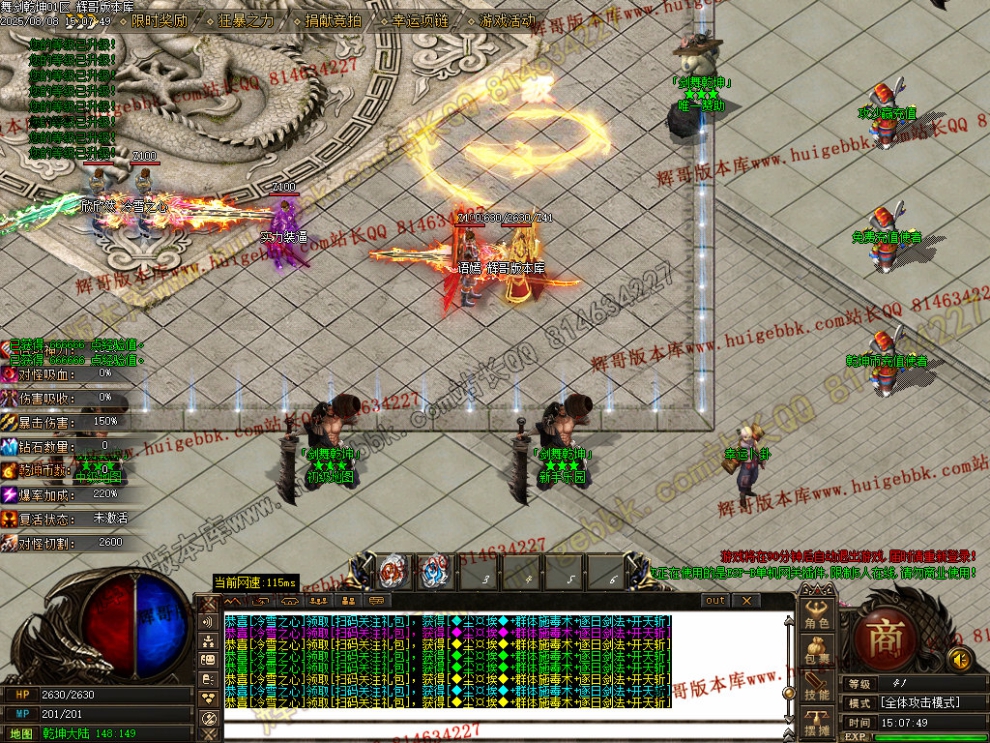Click the chat text input field
Viewport: 990px width, 743px height.
point(500,728)
